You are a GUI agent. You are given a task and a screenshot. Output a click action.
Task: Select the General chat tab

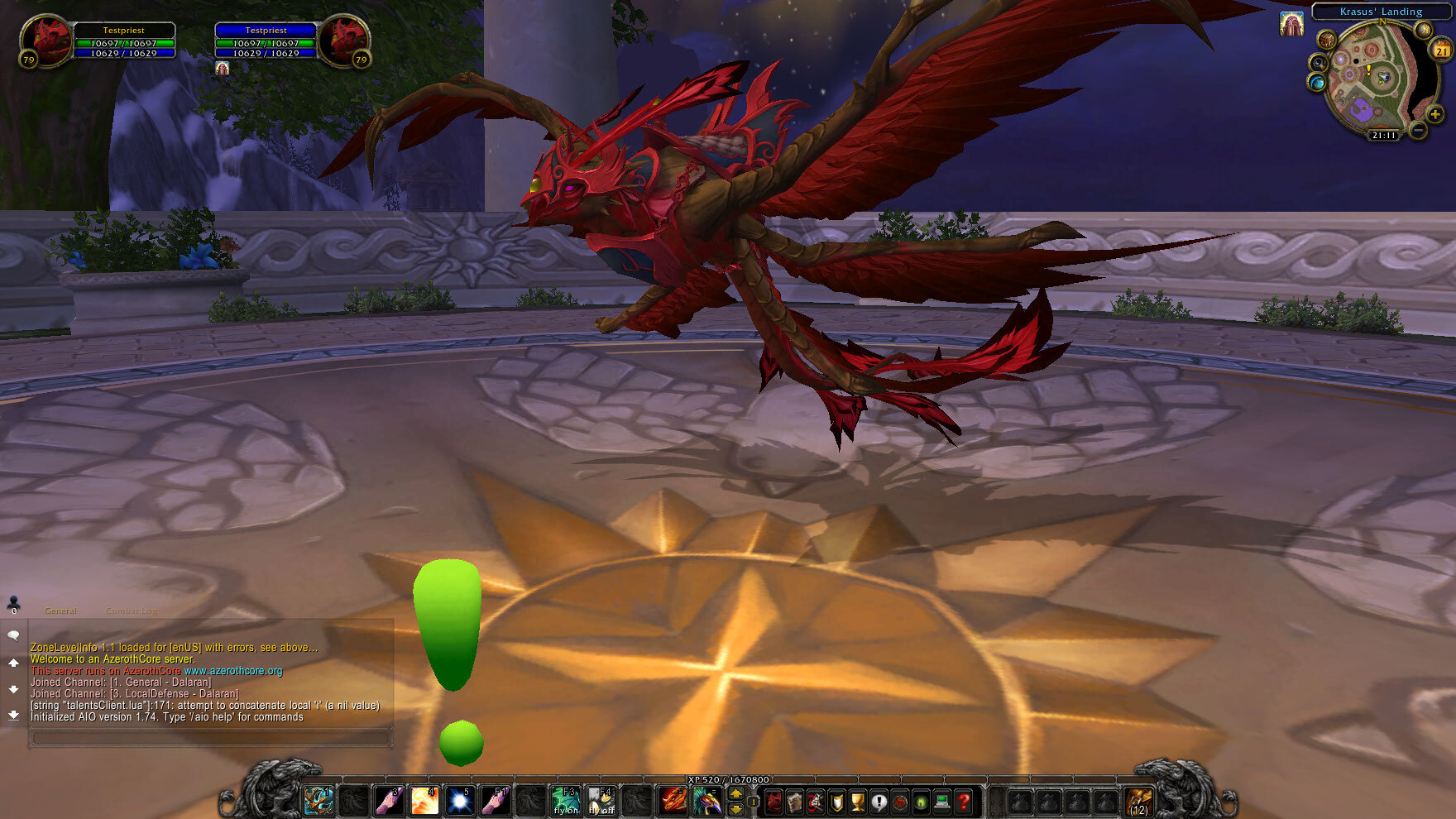[60, 611]
